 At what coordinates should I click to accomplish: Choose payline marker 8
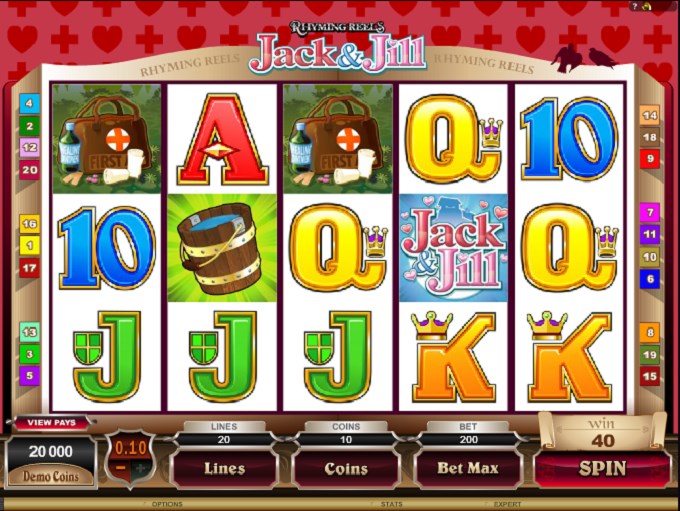(x=650, y=332)
